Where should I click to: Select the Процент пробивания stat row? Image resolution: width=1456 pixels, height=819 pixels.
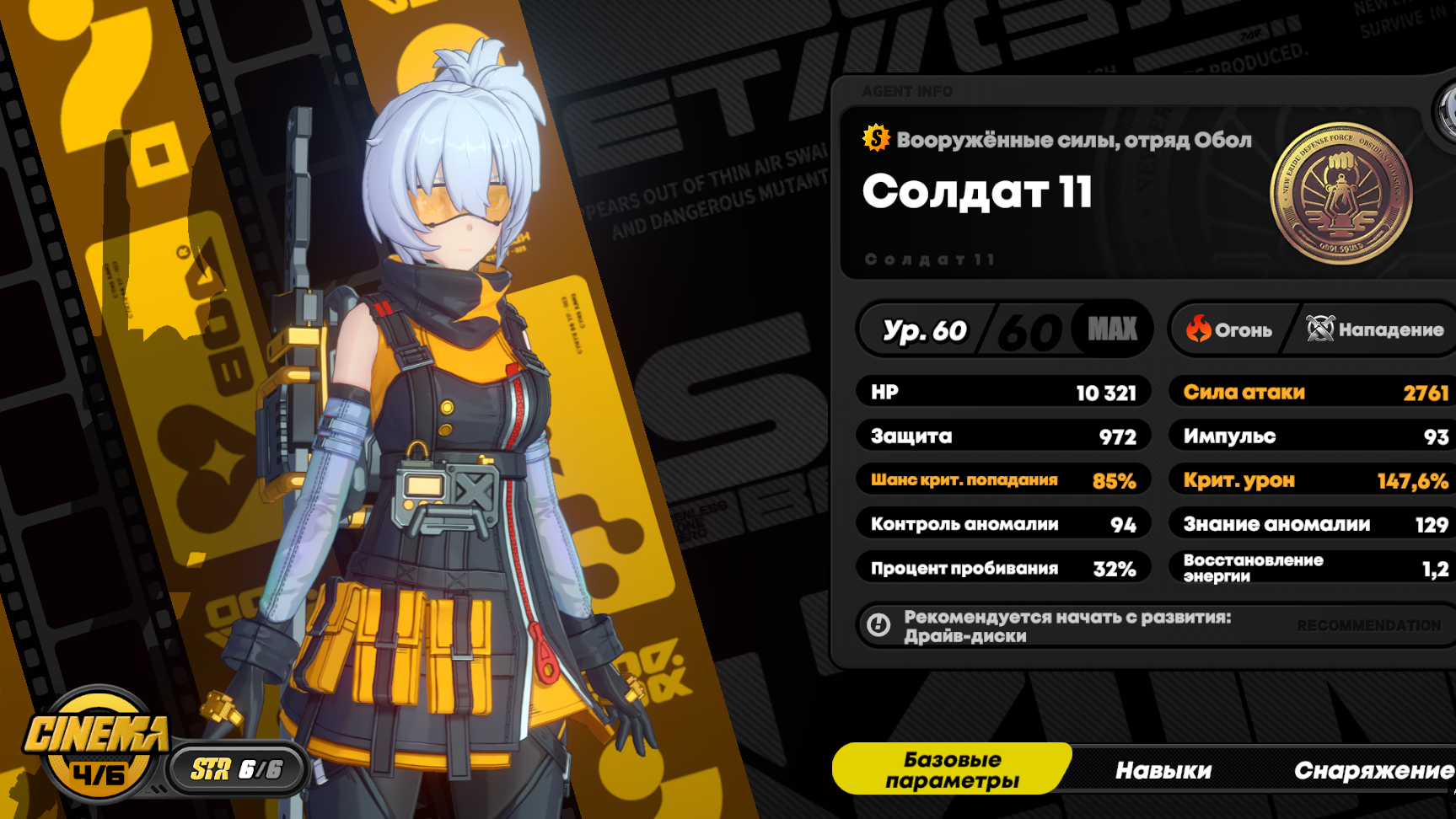1003,569
